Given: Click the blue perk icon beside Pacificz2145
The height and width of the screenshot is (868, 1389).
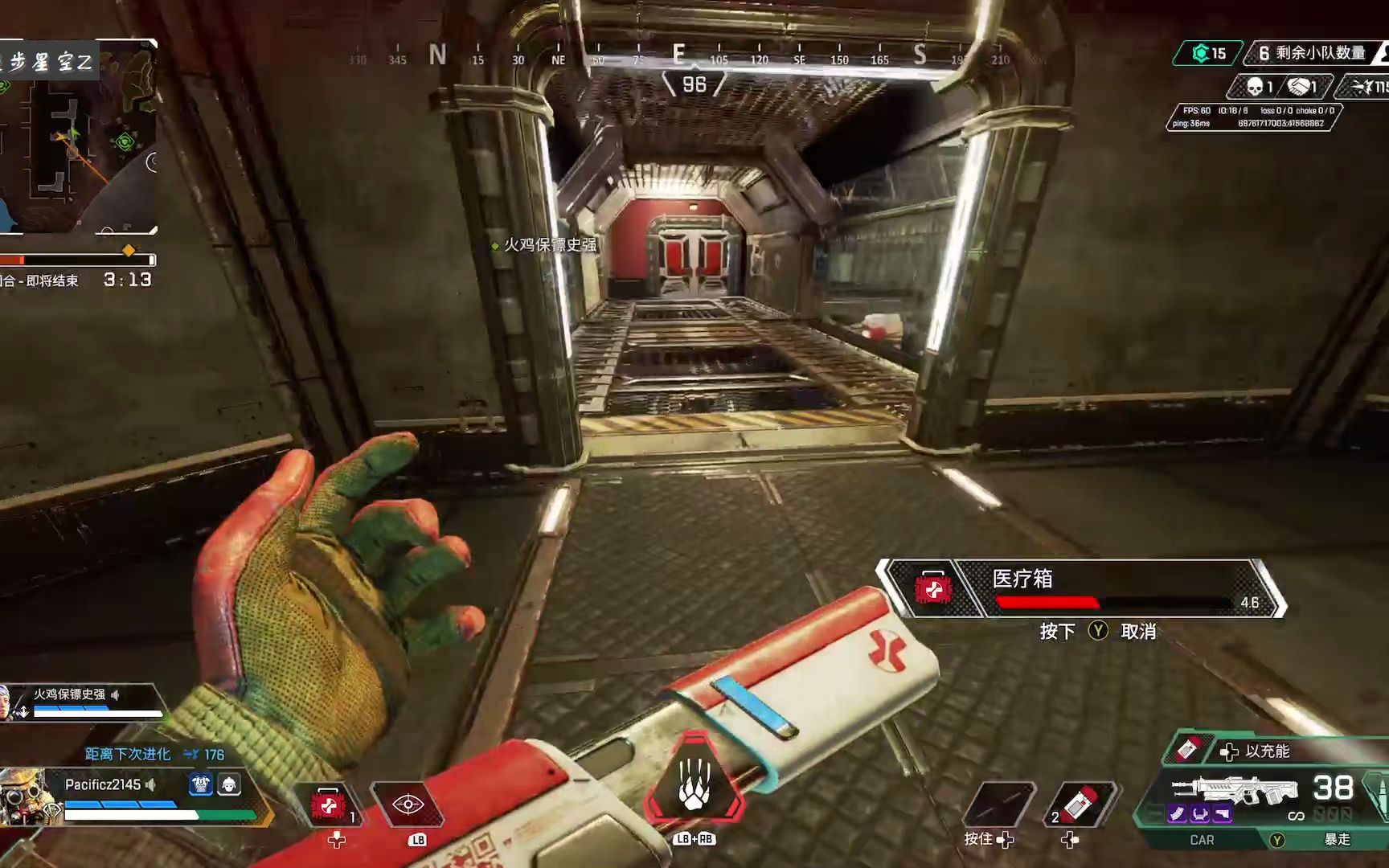Looking at the screenshot, I should [201, 784].
